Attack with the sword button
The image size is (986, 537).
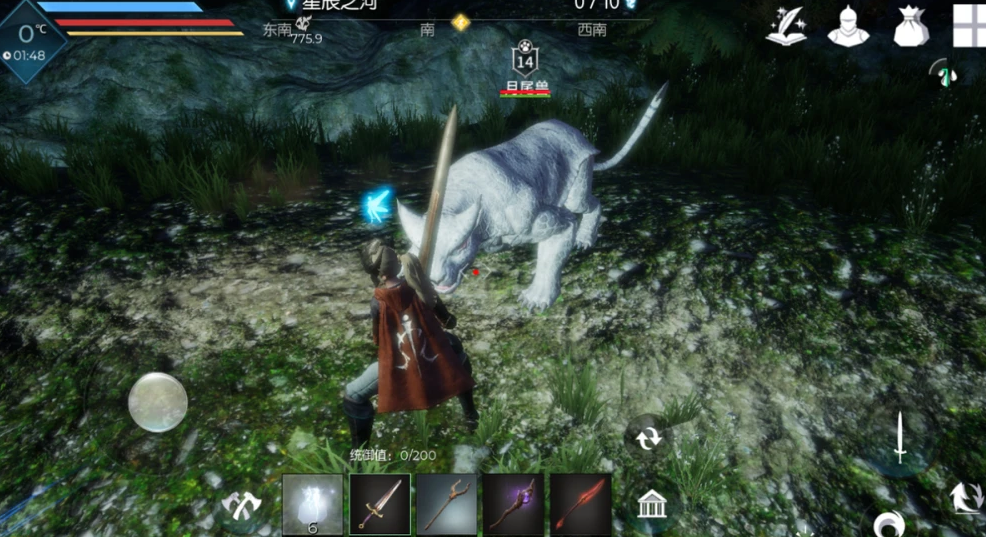(900, 440)
